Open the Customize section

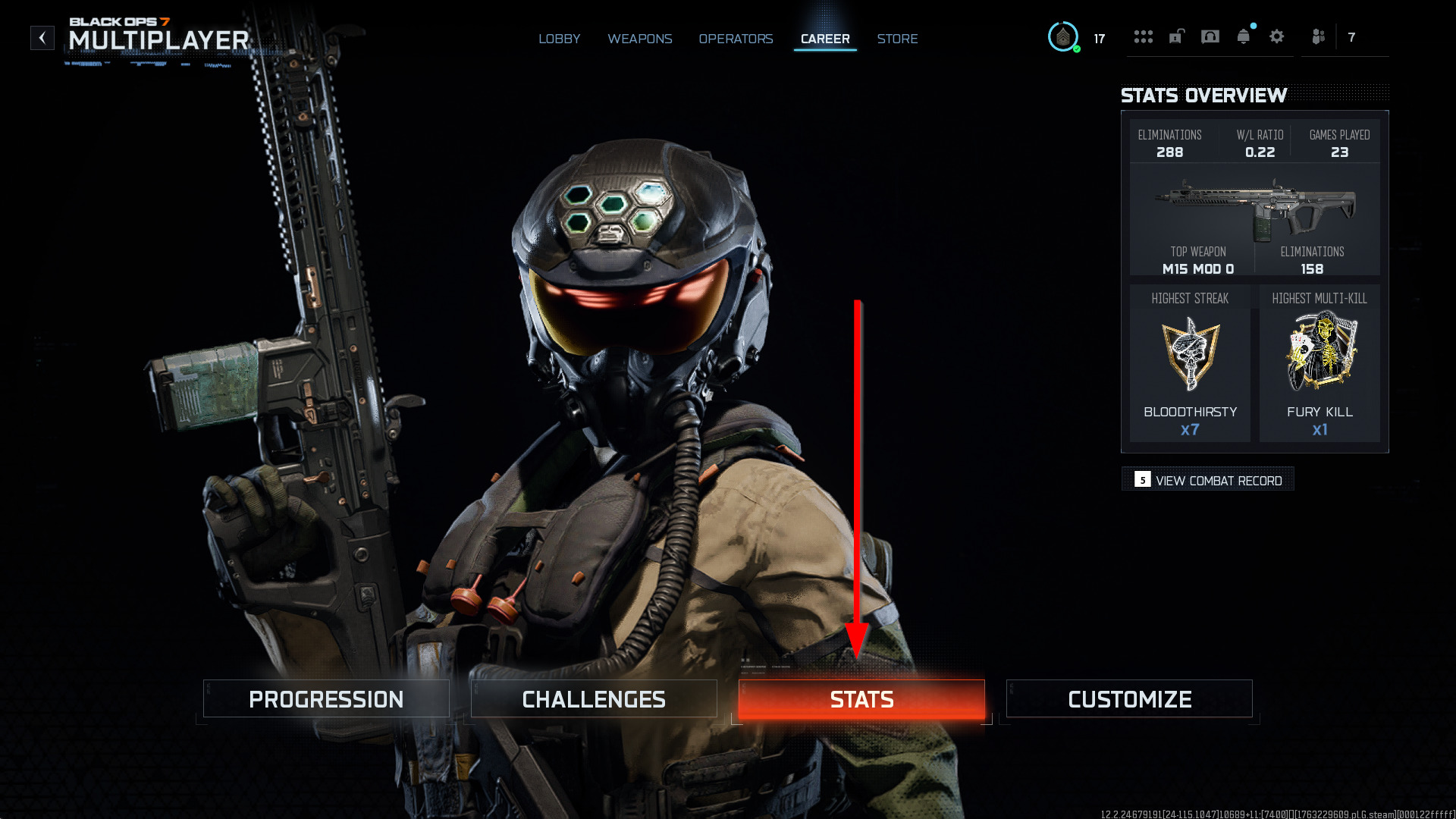[1129, 698]
